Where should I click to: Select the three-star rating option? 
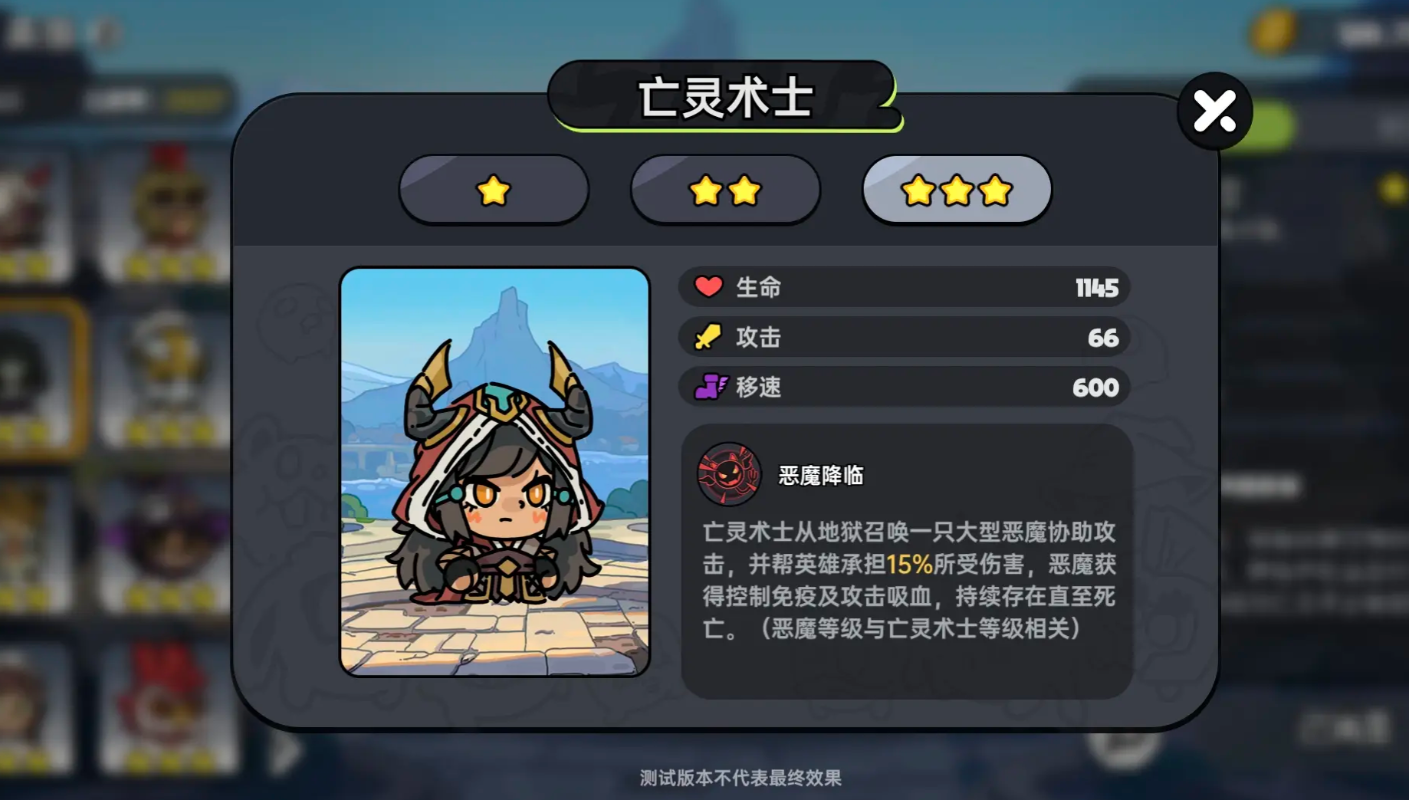(956, 189)
